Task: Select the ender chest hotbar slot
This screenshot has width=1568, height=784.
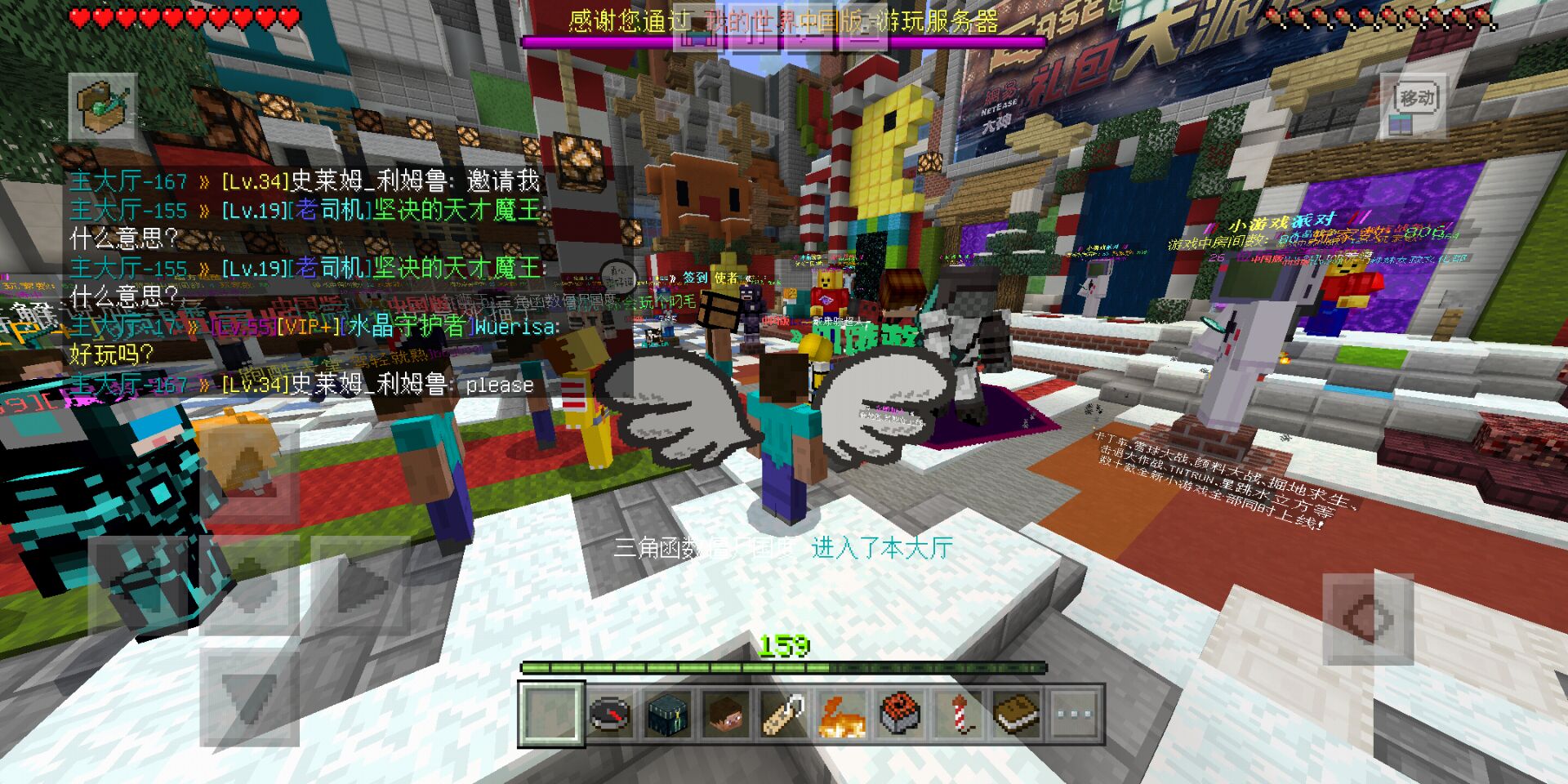Action: tap(668, 715)
